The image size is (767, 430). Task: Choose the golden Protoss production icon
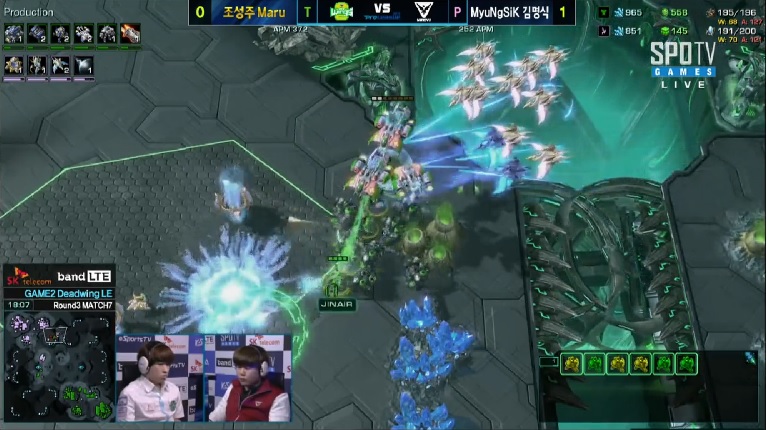tap(14, 66)
